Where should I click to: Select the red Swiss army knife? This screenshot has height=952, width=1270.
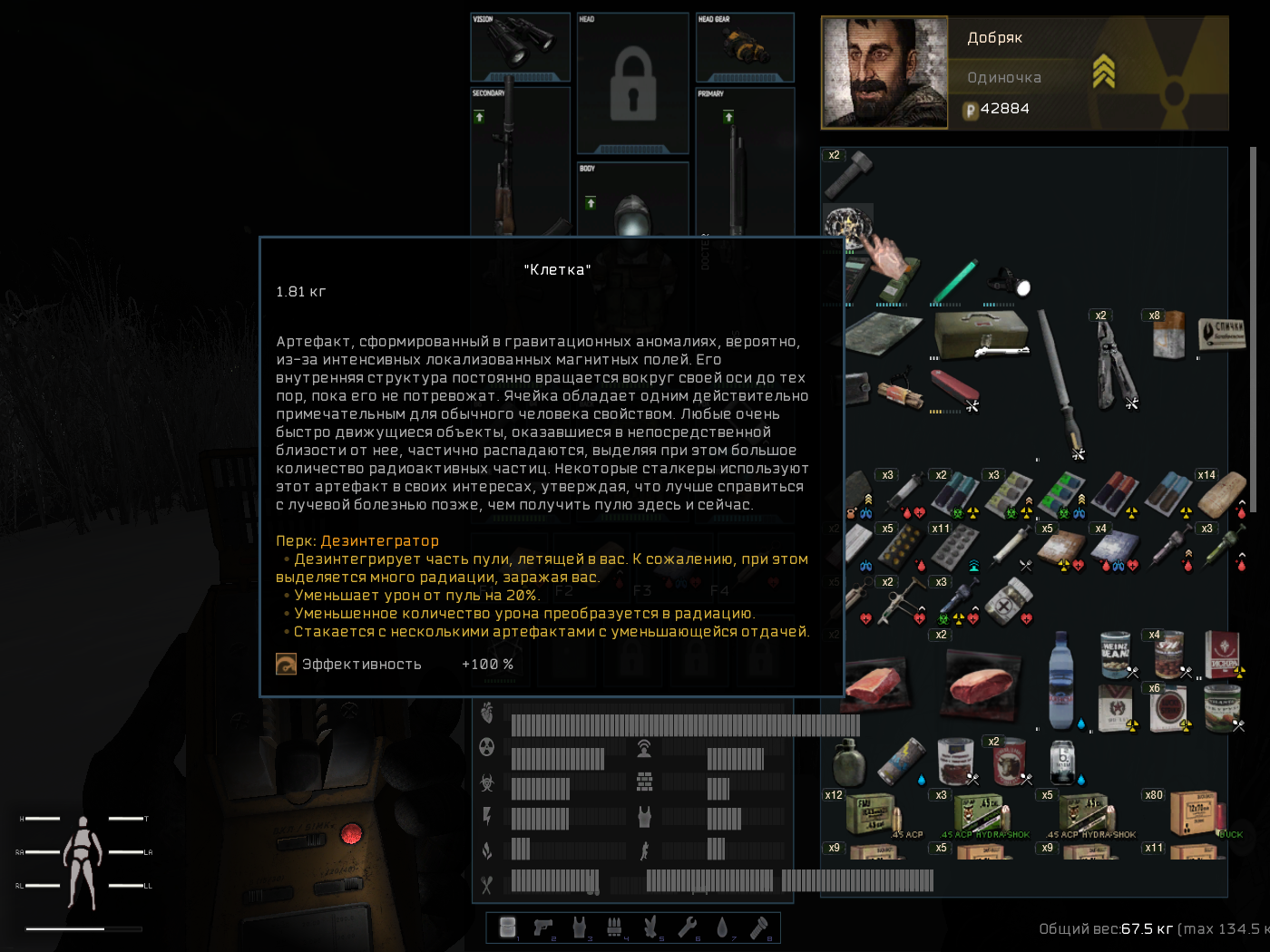[x=952, y=390]
